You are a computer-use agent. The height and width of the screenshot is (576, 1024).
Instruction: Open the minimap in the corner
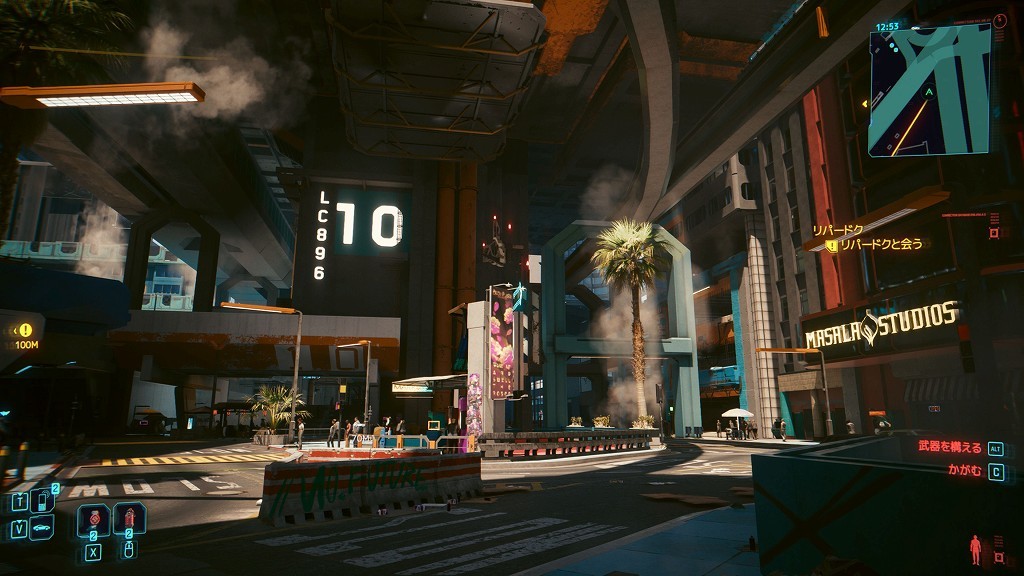tap(929, 90)
